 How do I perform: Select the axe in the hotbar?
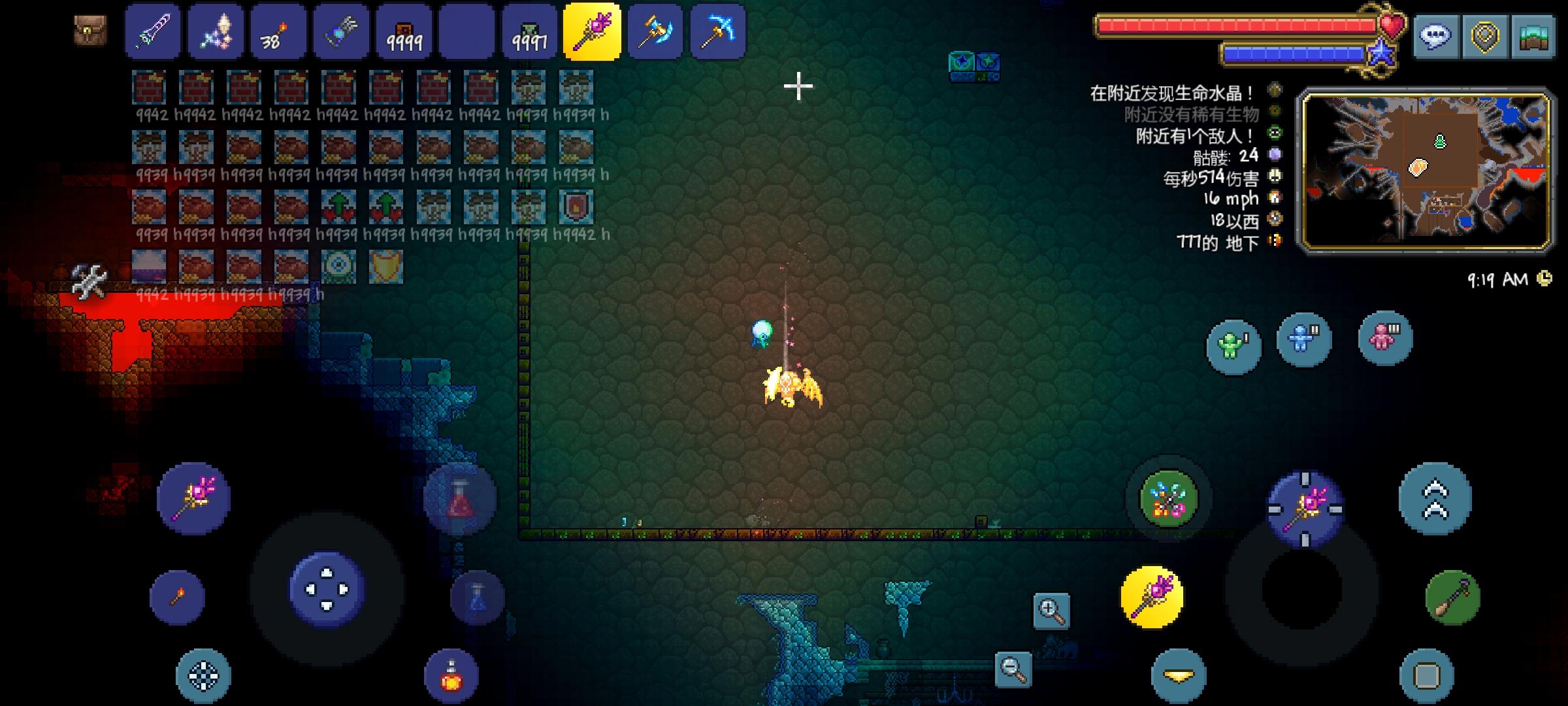[x=655, y=31]
